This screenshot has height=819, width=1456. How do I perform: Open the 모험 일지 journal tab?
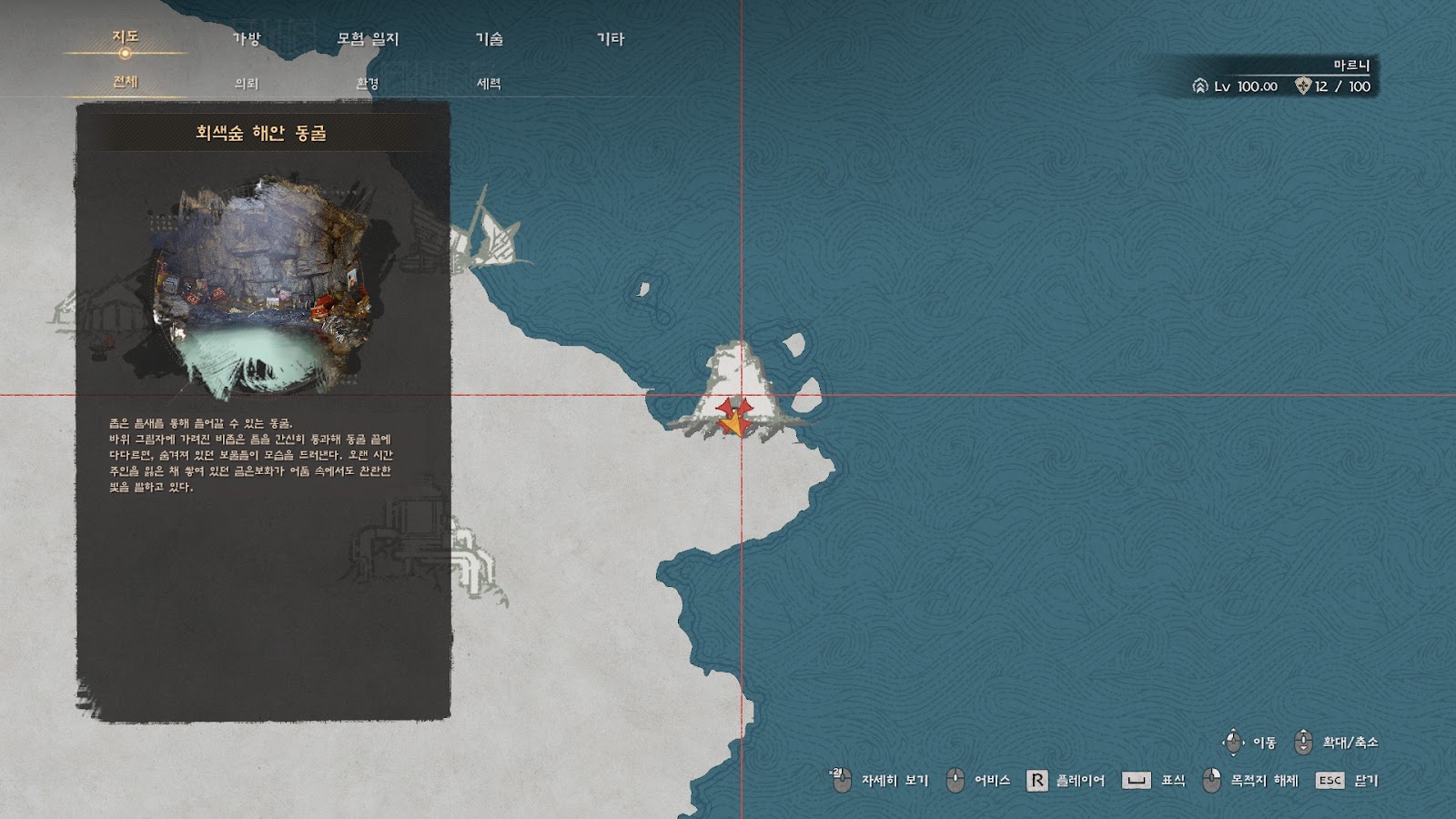[368, 39]
